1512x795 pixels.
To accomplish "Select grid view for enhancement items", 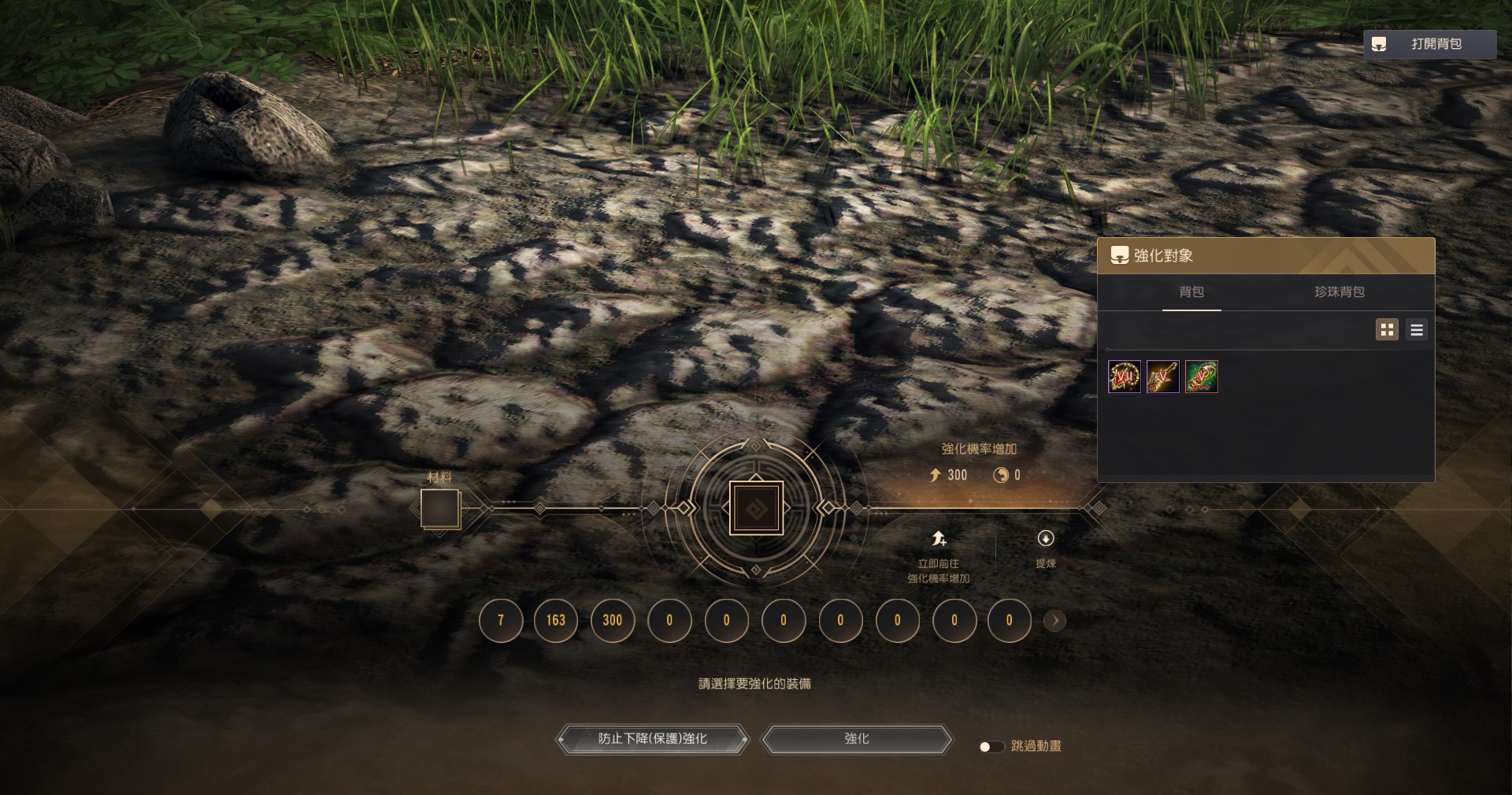I will [x=1387, y=330].
